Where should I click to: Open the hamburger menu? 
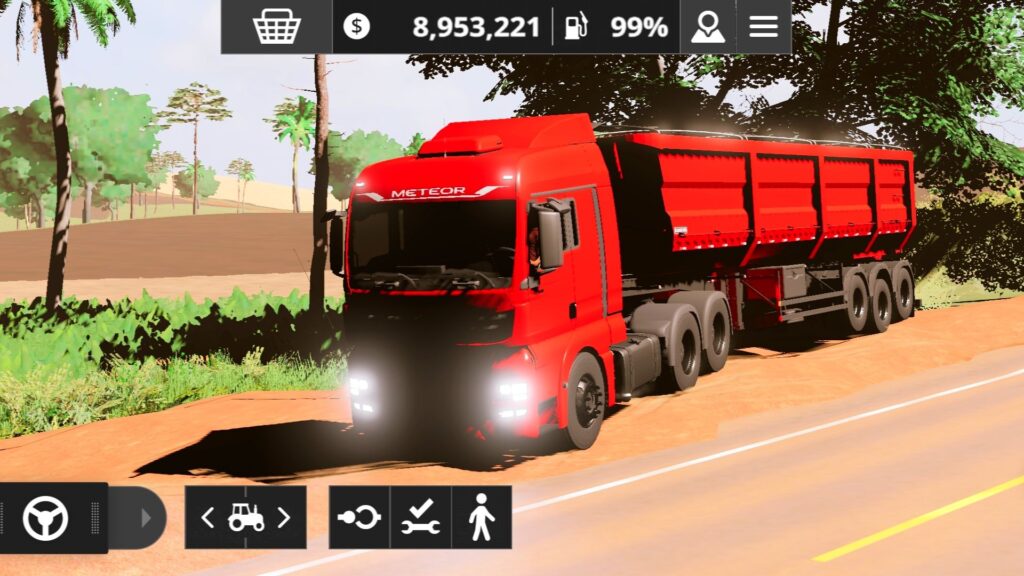764,27
